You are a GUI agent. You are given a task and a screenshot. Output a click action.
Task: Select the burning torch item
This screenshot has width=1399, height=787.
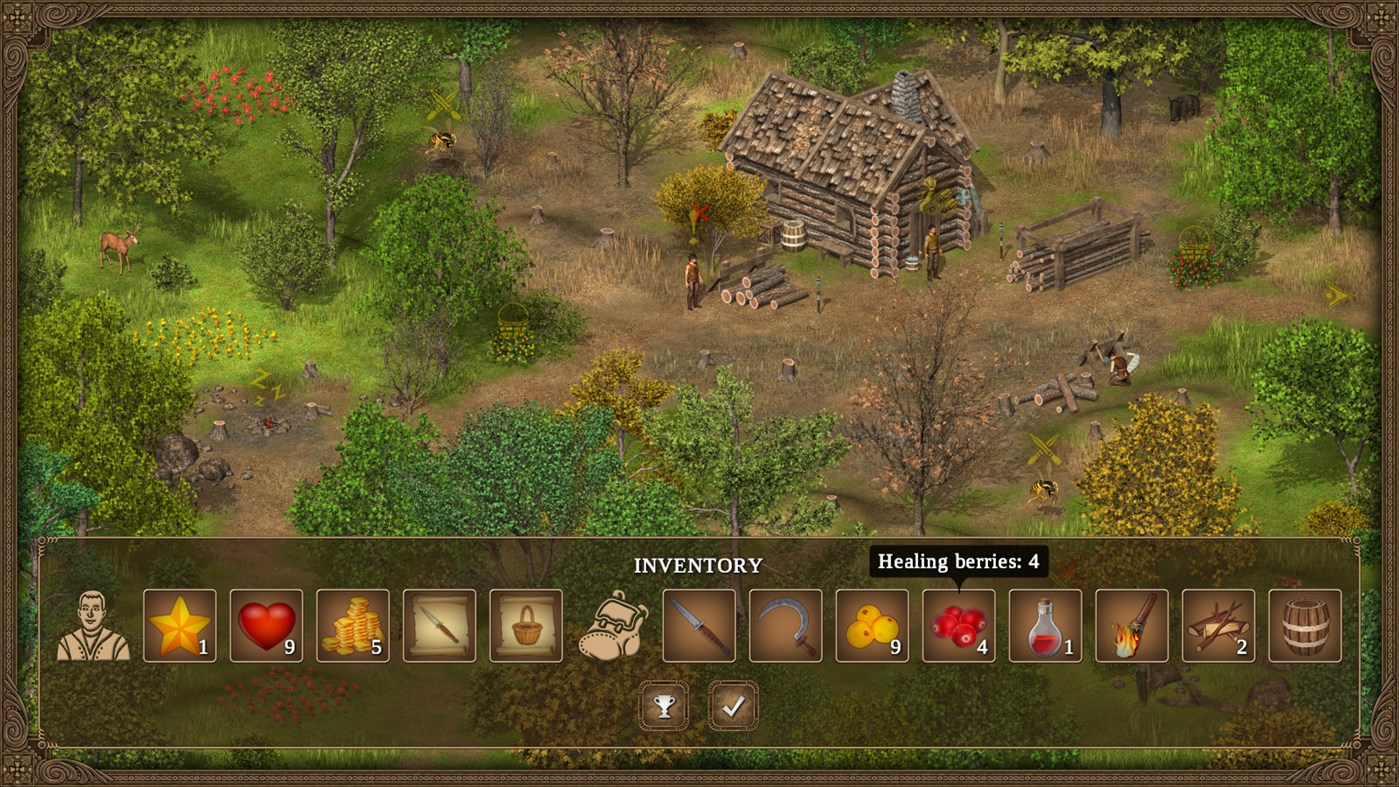(x=1131, y=625)
